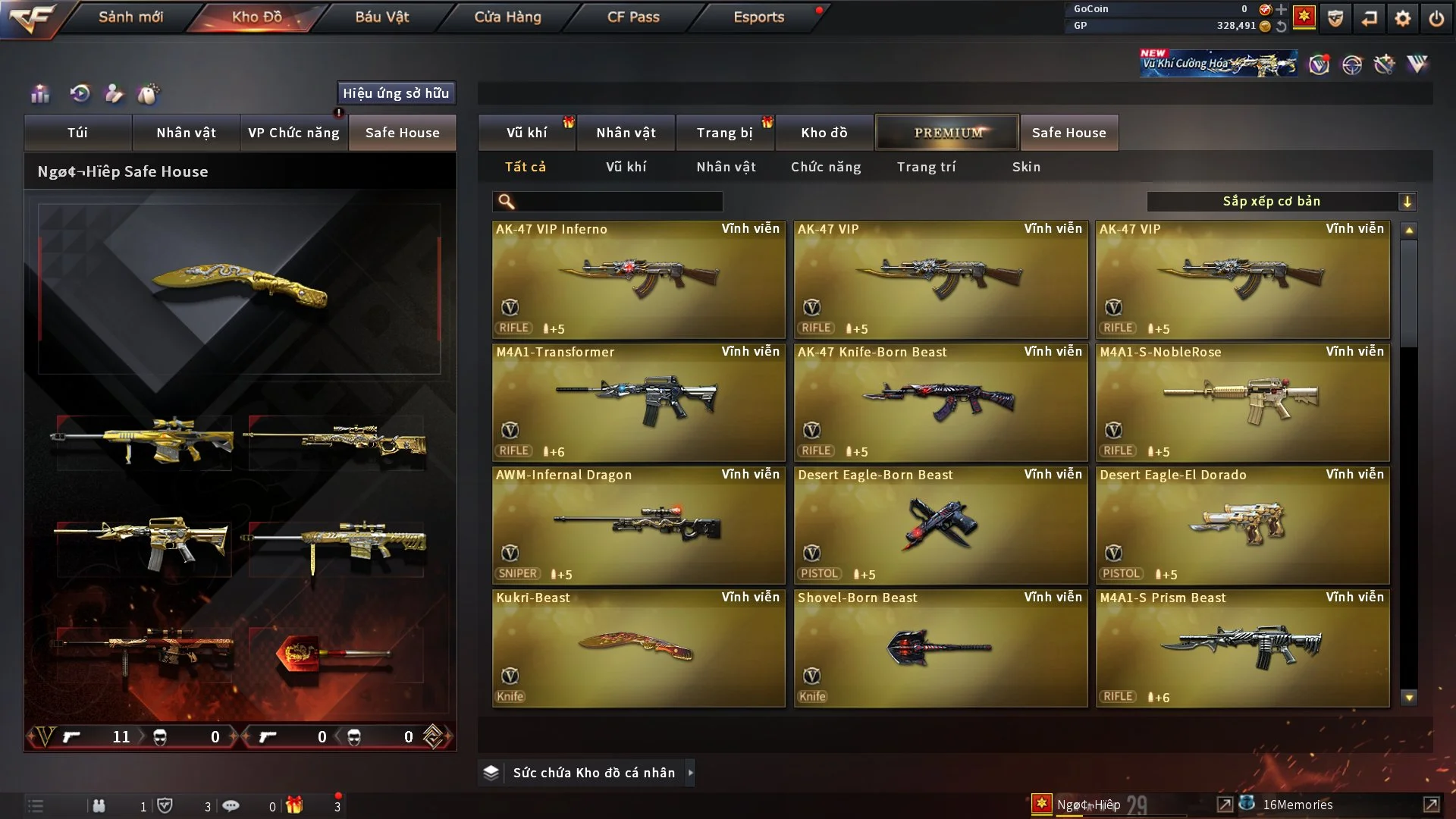Image resolution: width=1456 pixels, height=819 pixels.
Task: Choose the M4A1-Transformer rifle
Action: tap(639, 402)
